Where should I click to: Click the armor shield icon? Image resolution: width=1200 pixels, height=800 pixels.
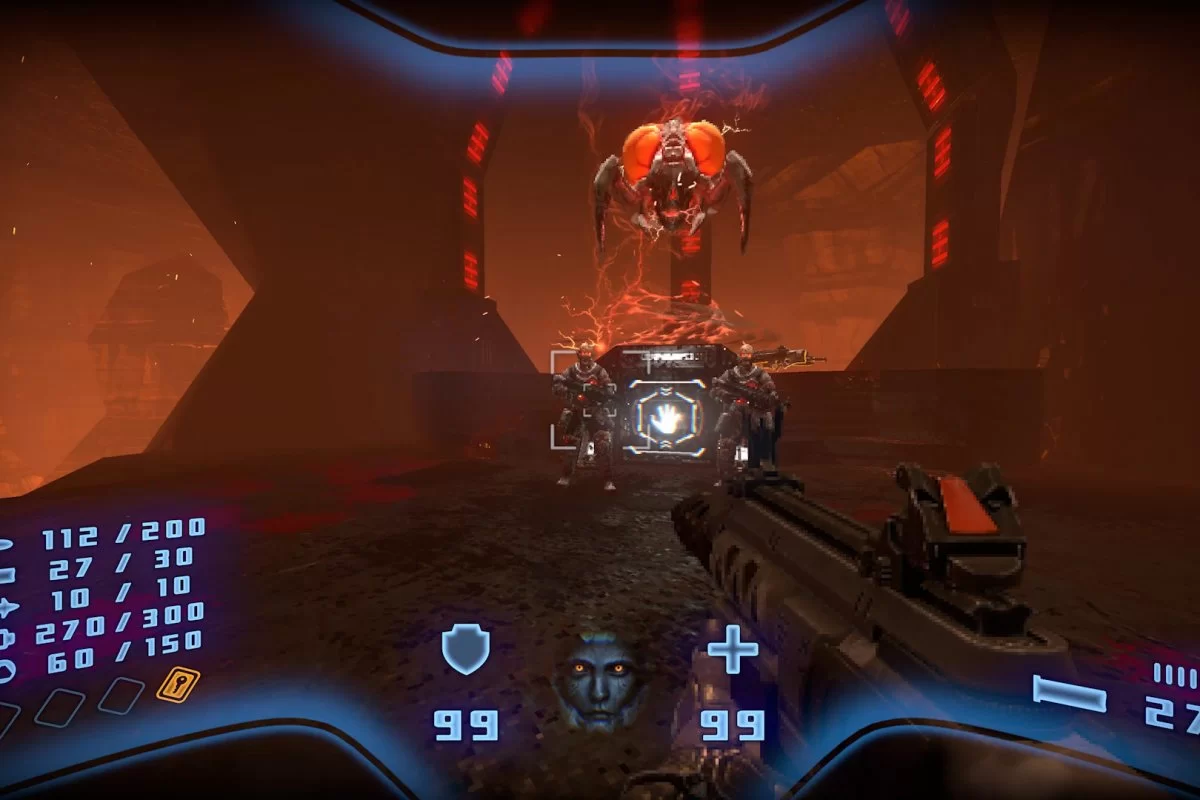click(466, 648)
